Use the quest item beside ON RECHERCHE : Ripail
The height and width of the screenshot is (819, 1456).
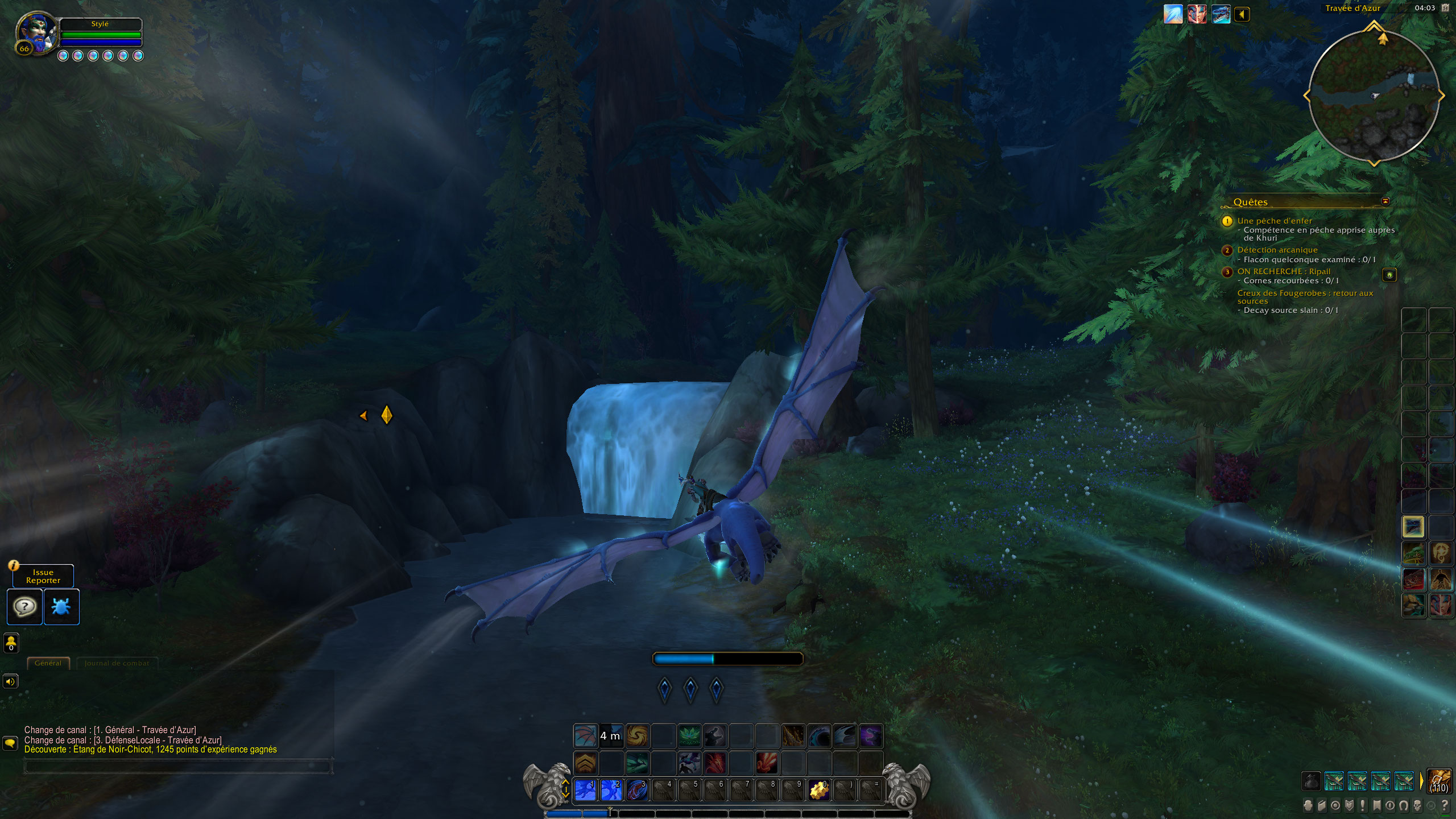click(x=1389, y=275)
